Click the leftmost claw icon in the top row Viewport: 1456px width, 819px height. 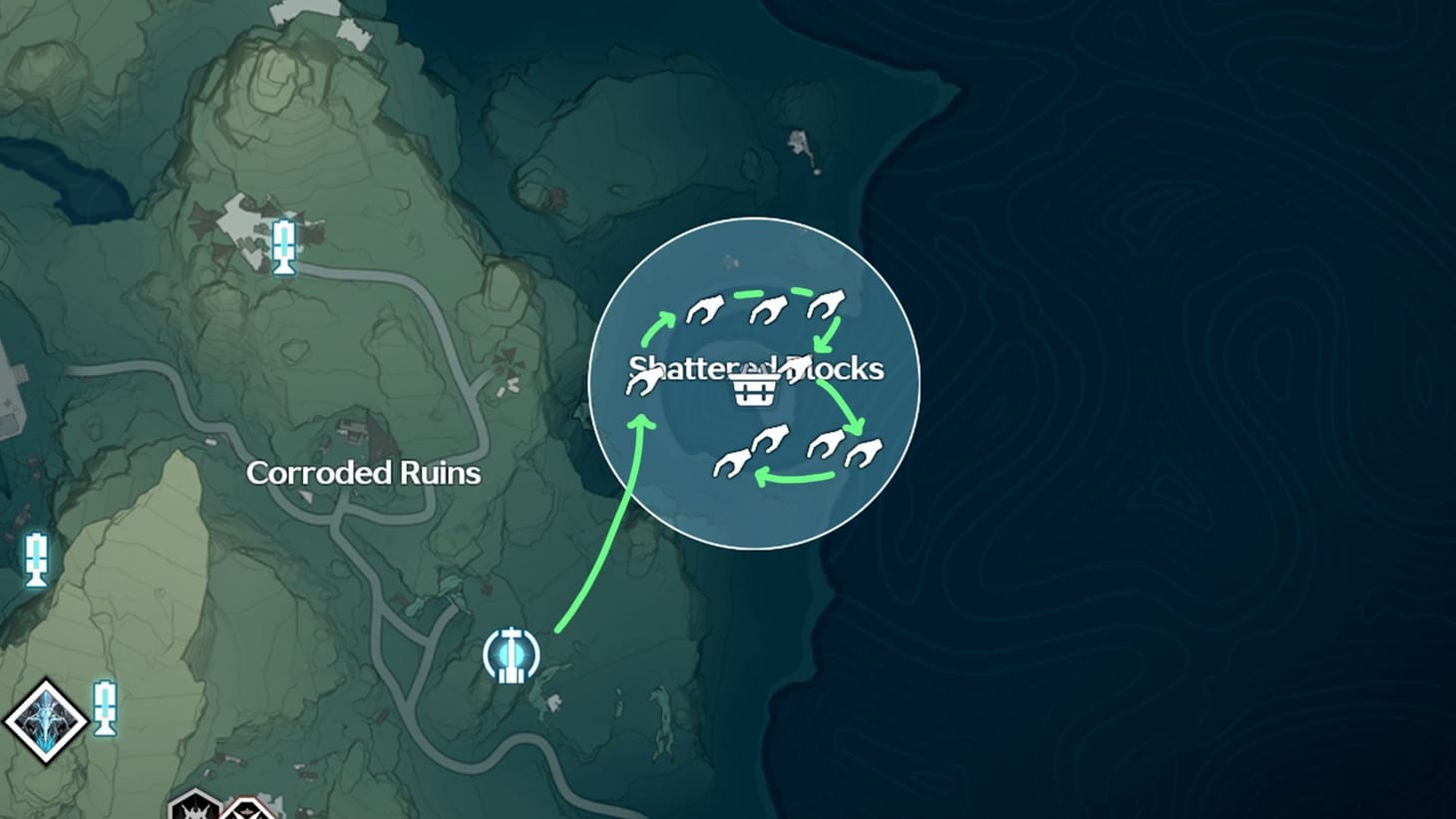coord(703,311)
